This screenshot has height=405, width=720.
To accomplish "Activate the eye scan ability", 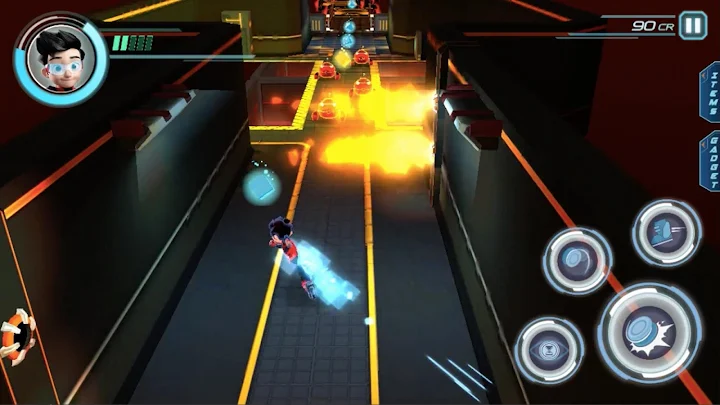I will [x=549, y=350].
